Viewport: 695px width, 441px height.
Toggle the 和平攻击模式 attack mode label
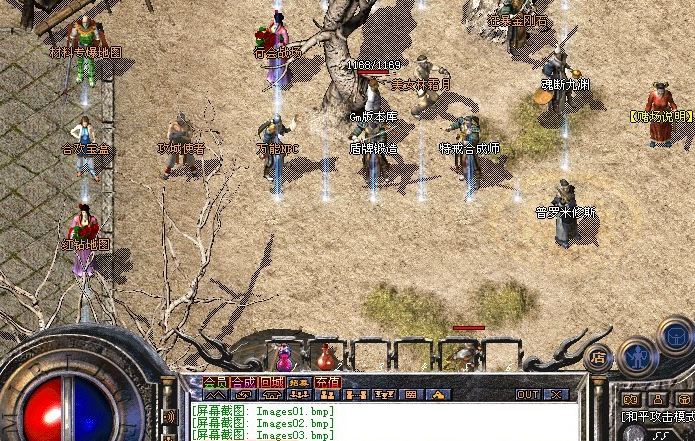click(657, 416)
